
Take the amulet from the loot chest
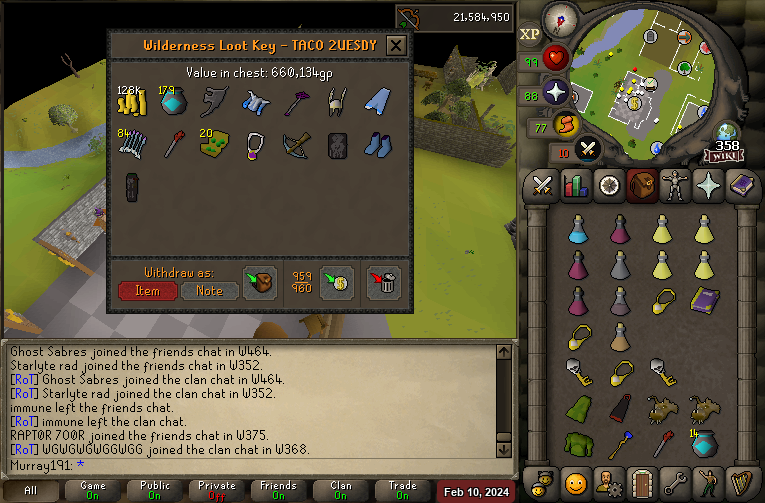pyautogui.click(x=254, y=146)
